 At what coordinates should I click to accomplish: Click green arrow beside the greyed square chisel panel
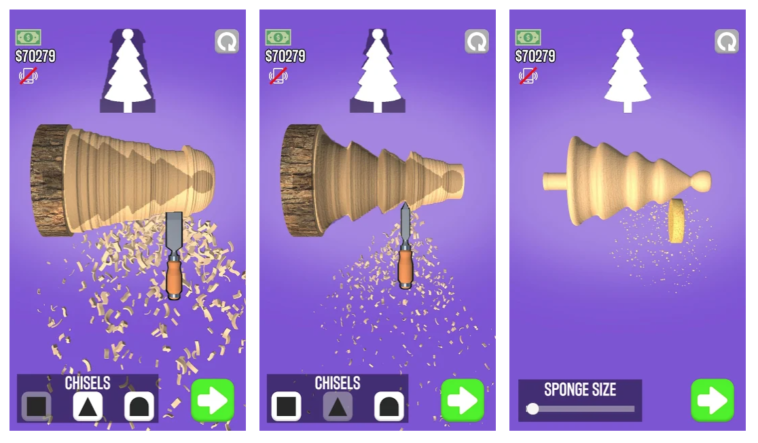[x=212, y=400]
